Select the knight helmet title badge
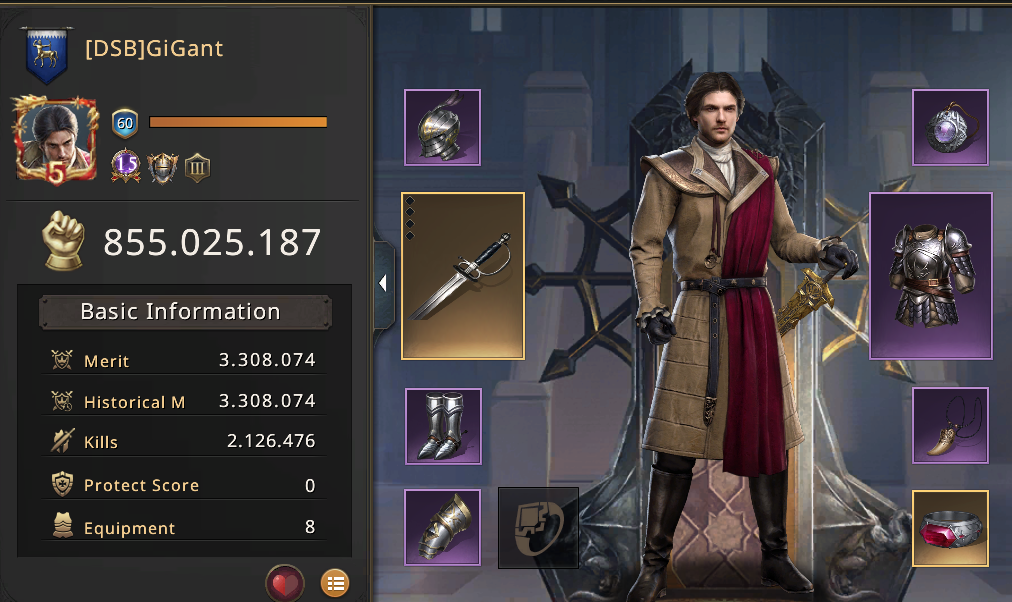 pos(161,166)
